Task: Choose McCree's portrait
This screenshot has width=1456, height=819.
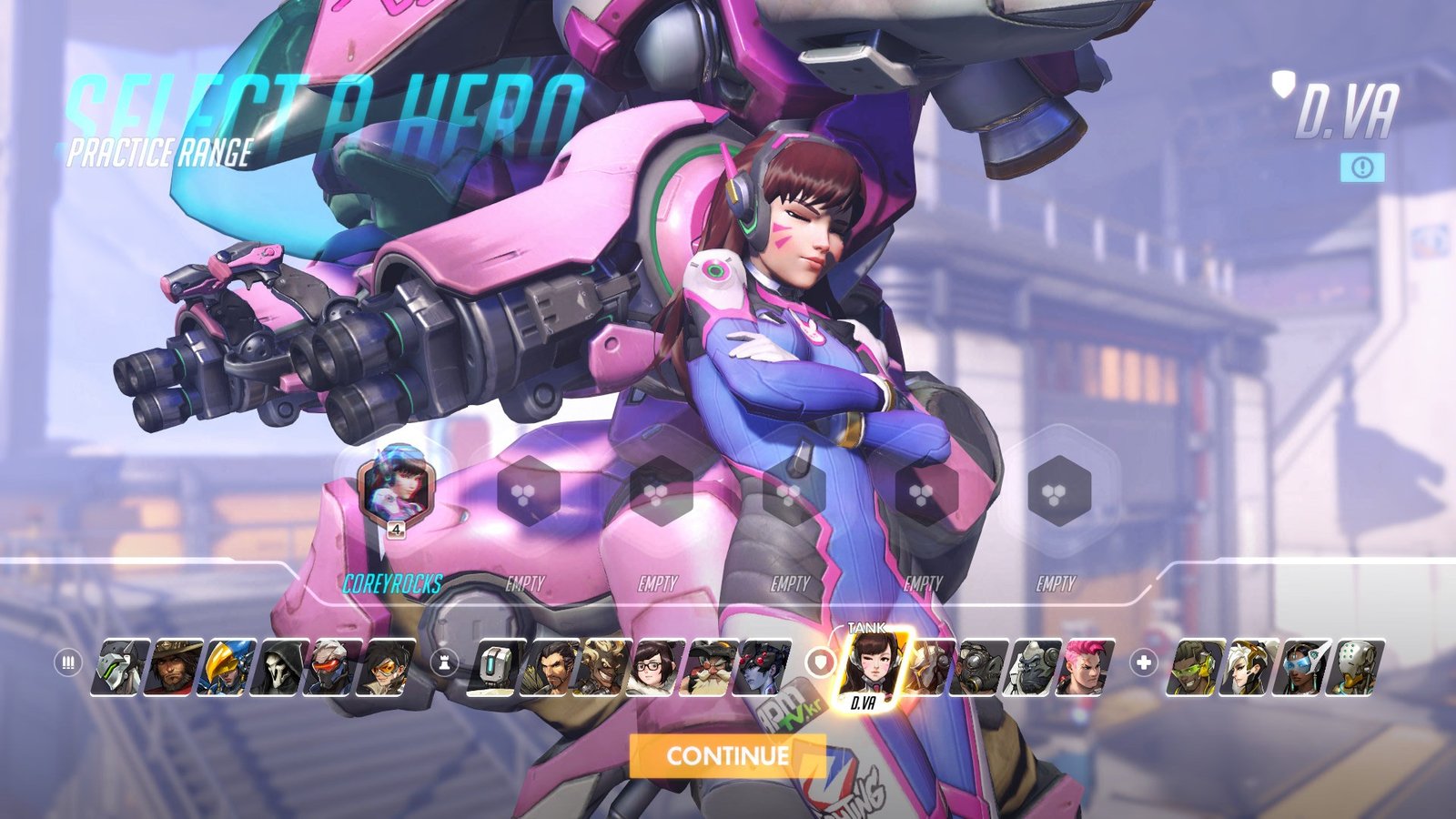Action: [x=174, y=667]
